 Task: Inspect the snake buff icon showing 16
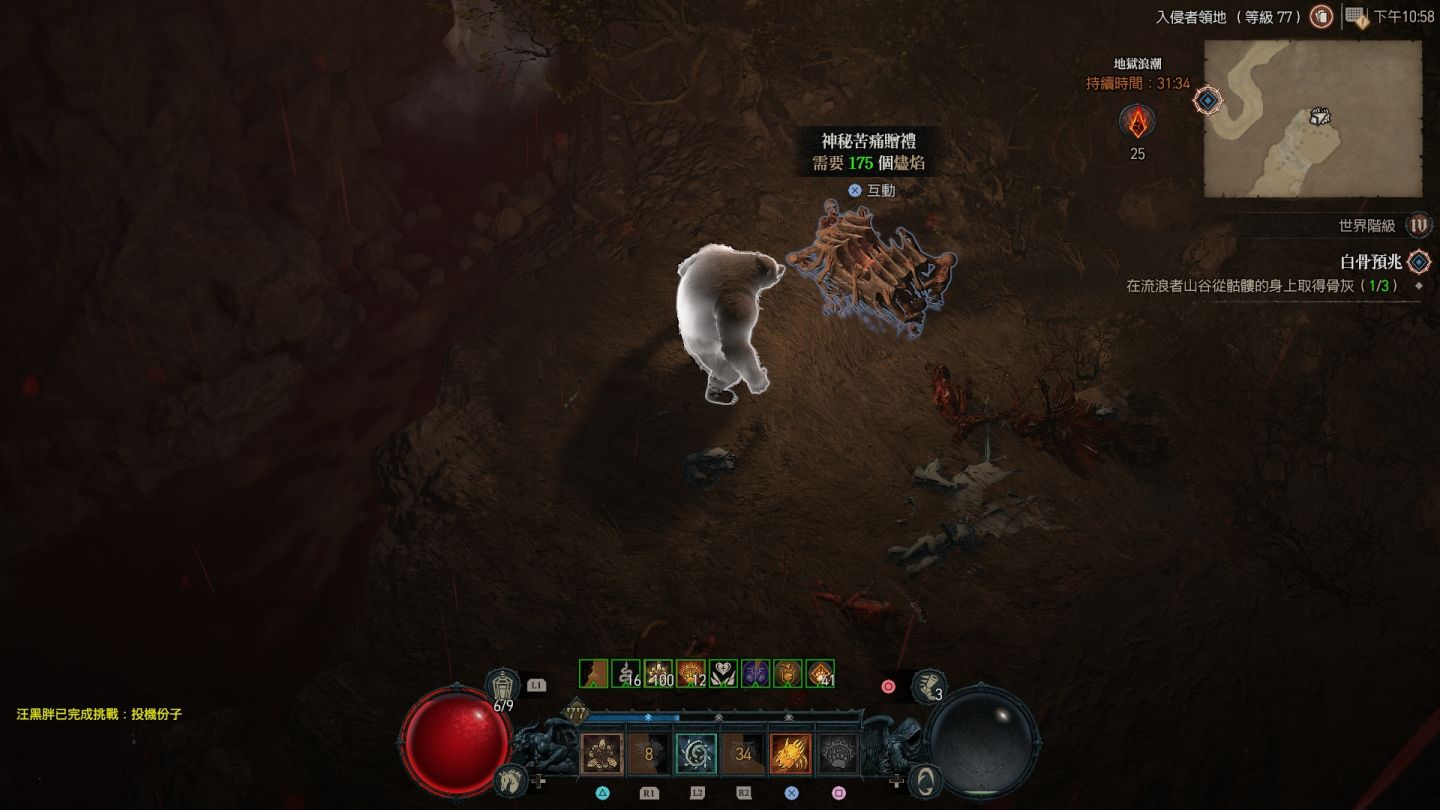pos(625,674)
